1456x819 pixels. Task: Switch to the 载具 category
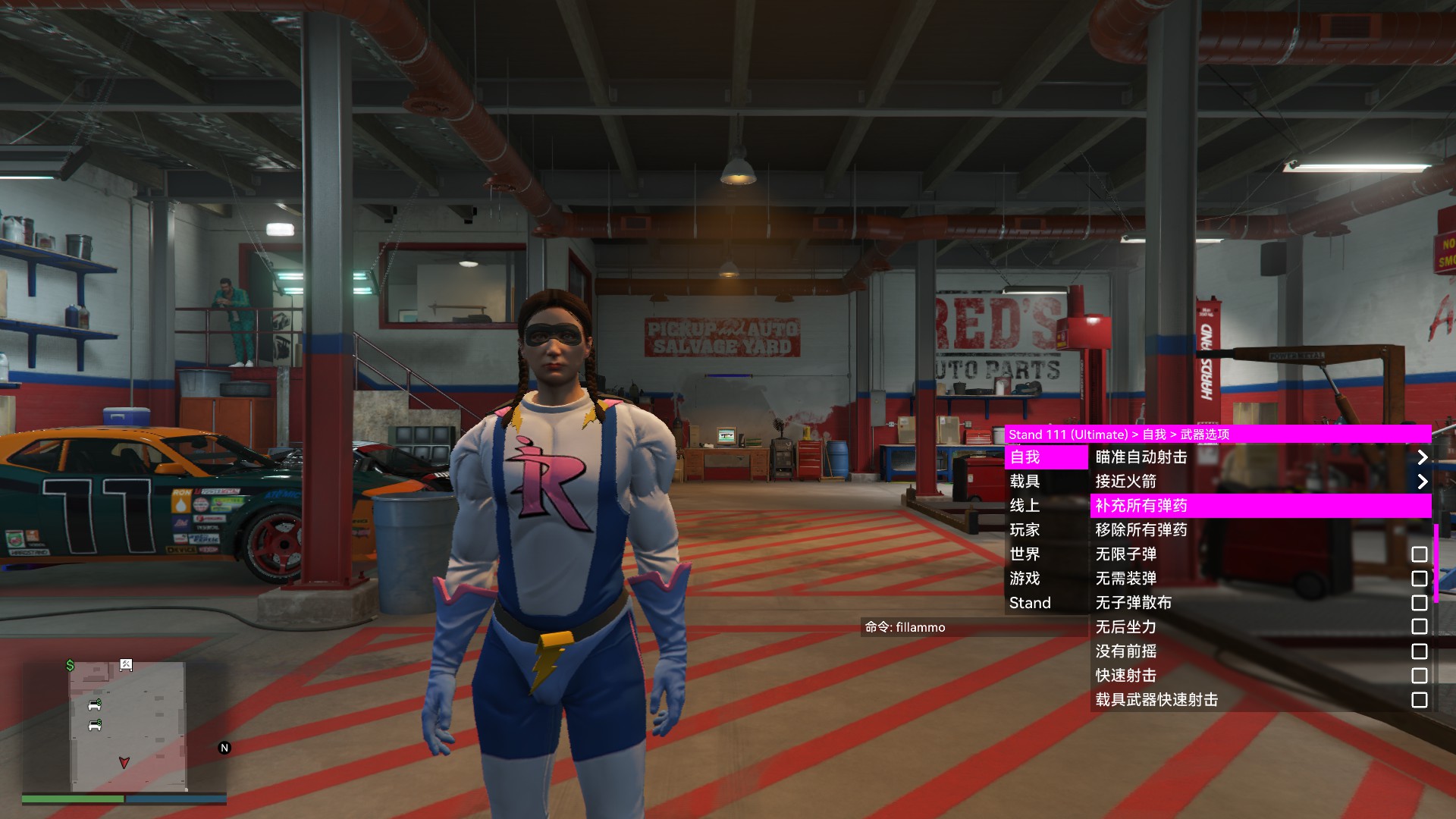point(1046,482)
